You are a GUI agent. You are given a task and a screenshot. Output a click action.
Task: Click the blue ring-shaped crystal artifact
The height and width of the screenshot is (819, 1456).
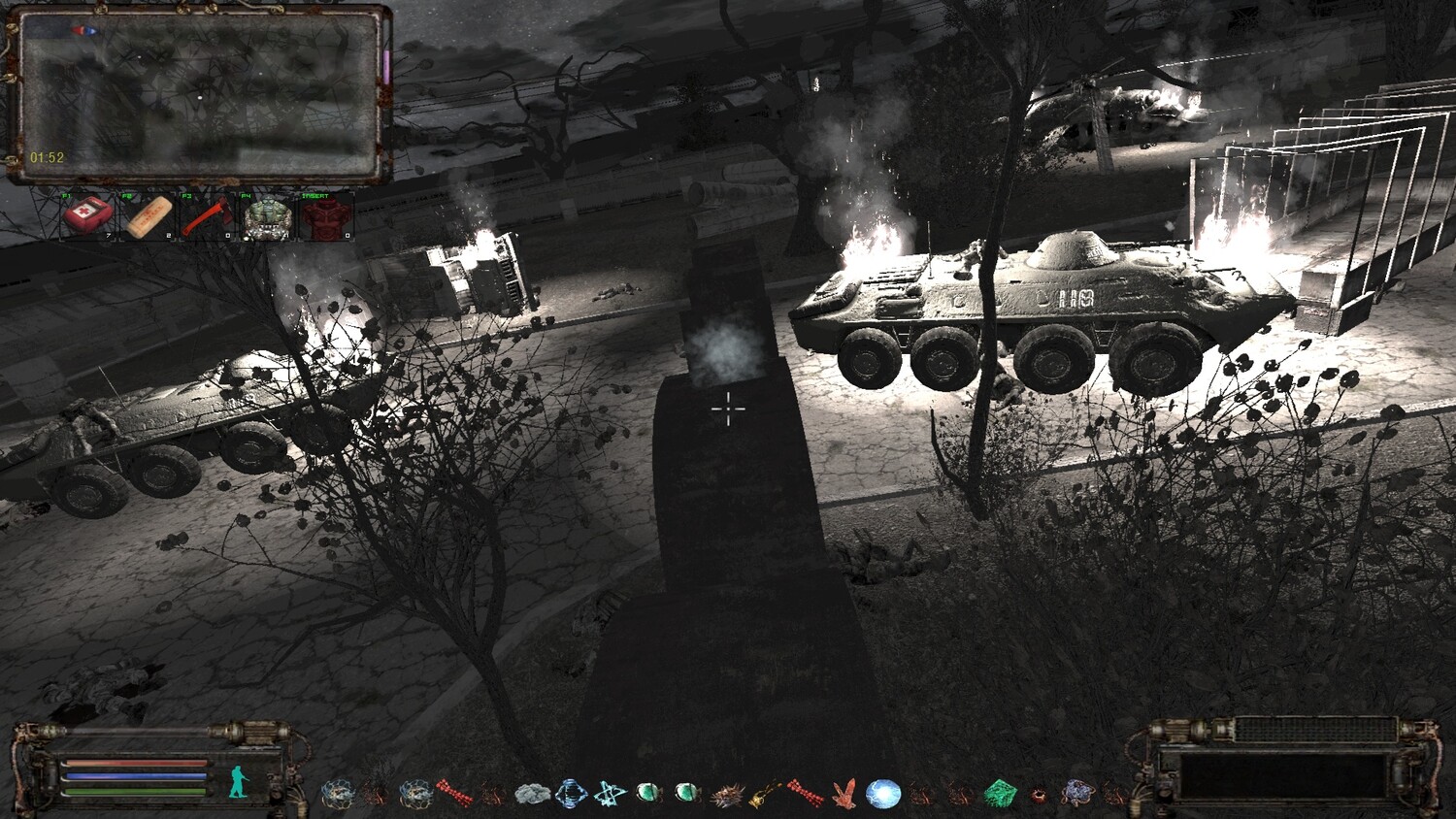[571, 795]
